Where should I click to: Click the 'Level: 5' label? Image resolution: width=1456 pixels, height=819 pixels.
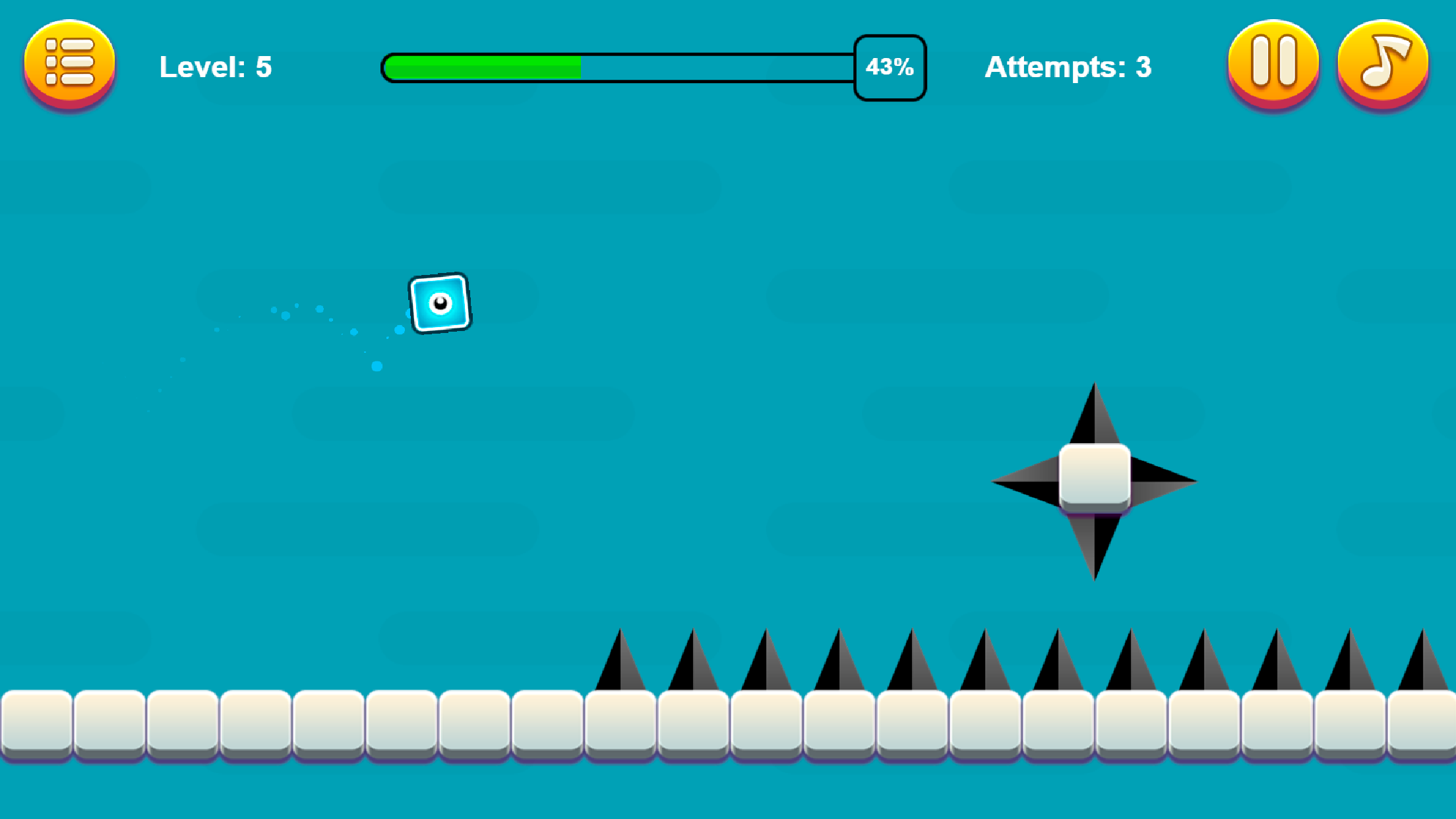(x=216, y=66)
